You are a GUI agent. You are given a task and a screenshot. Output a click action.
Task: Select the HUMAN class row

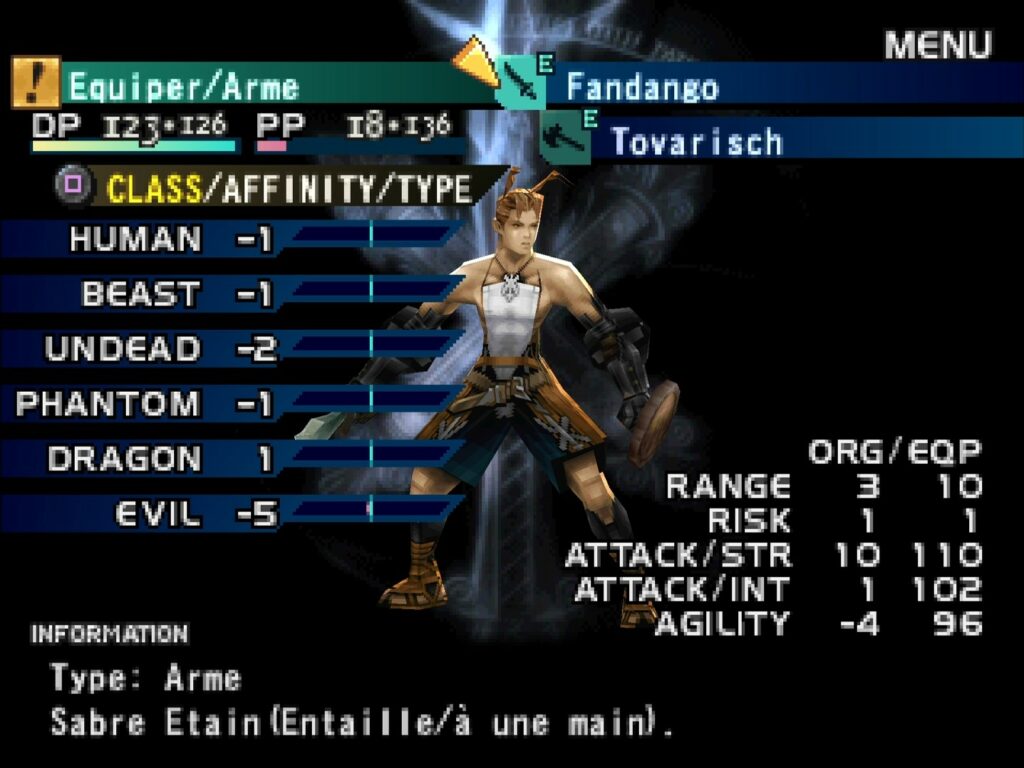[x=136, y=239]
